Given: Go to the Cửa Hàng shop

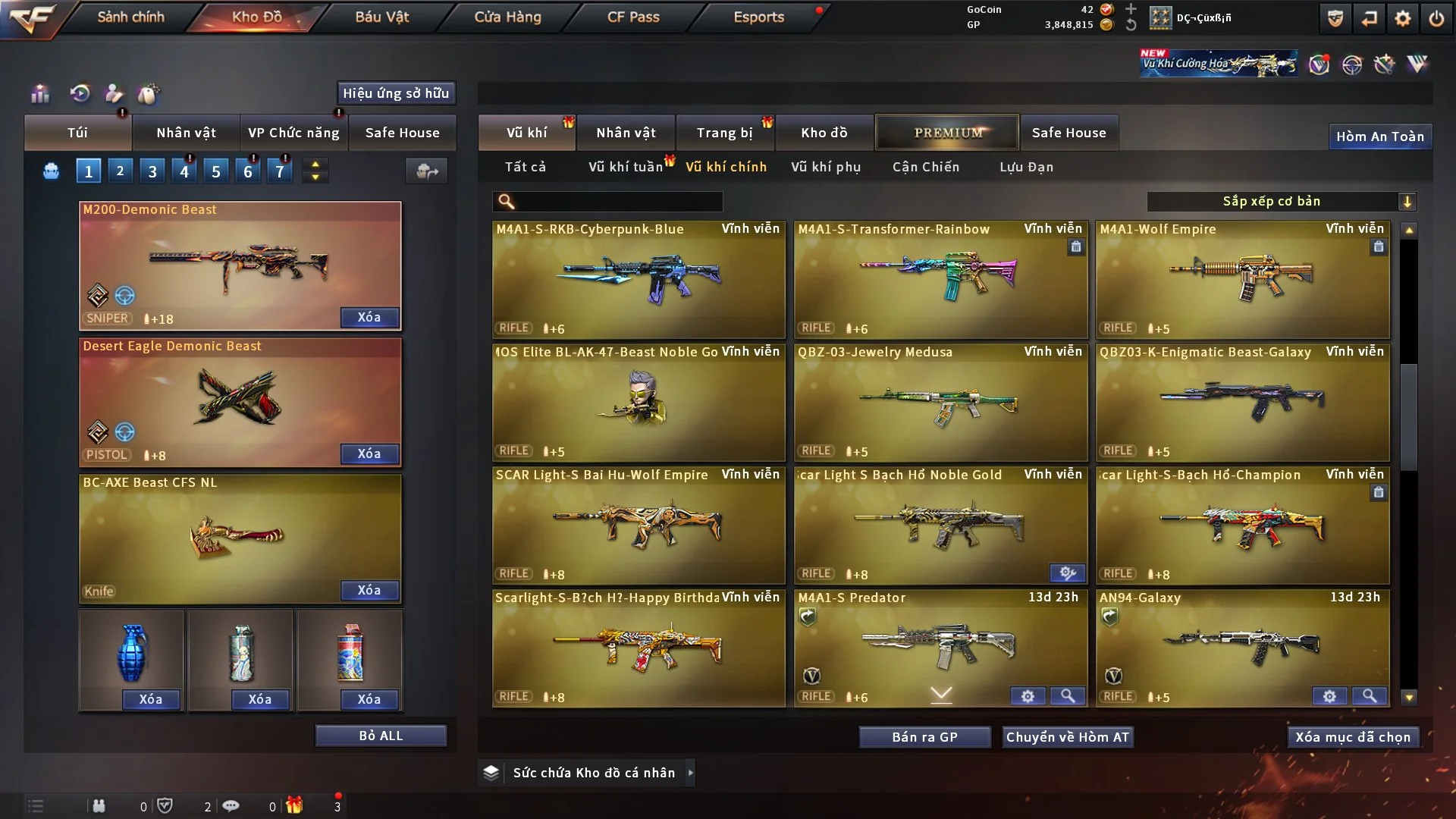Looking at the screenshot, I should click(507, 17).
